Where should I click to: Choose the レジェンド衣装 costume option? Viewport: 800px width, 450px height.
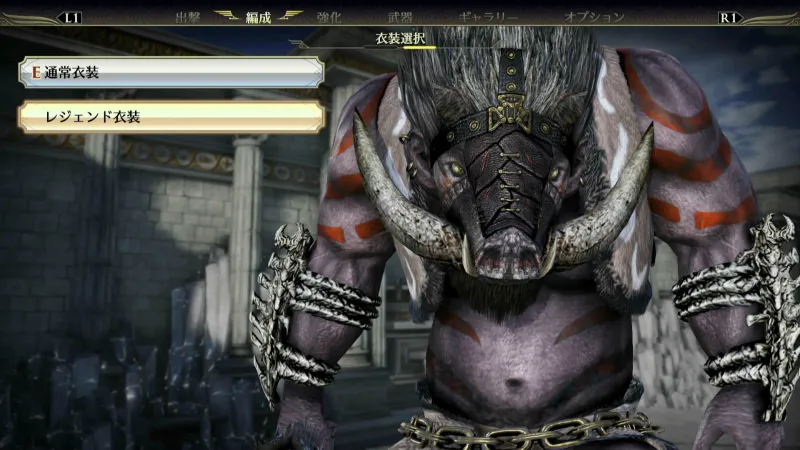[x=170, y=117]
